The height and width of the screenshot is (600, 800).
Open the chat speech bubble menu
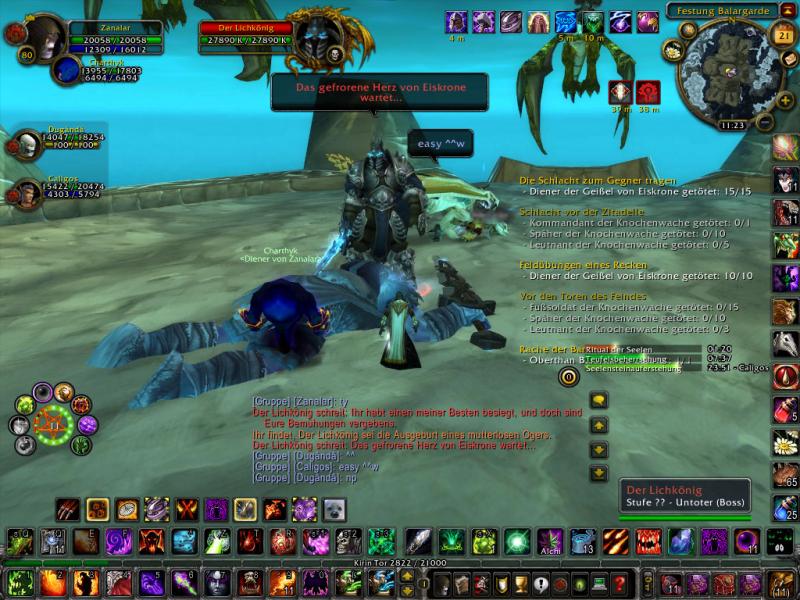pyautogui.click(x=599, y=401)
